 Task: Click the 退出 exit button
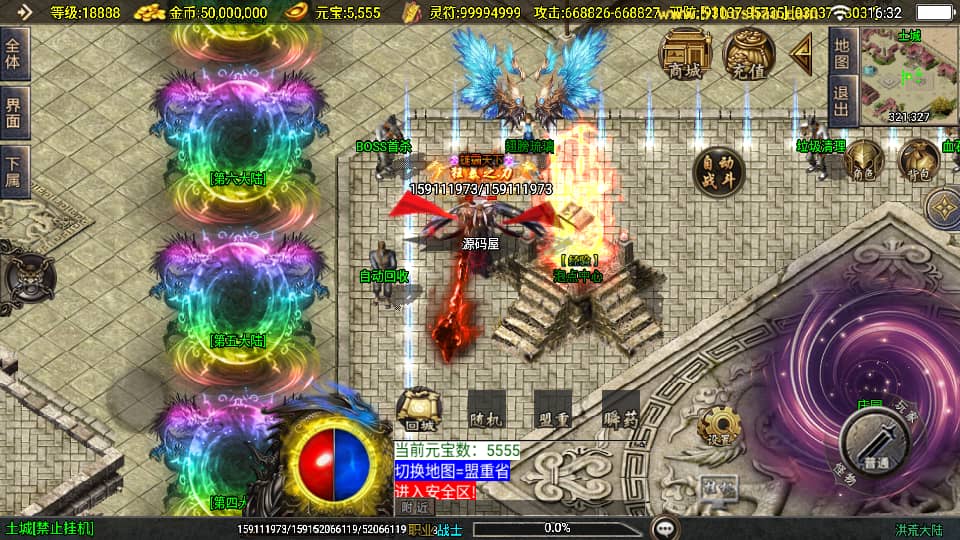842,102
